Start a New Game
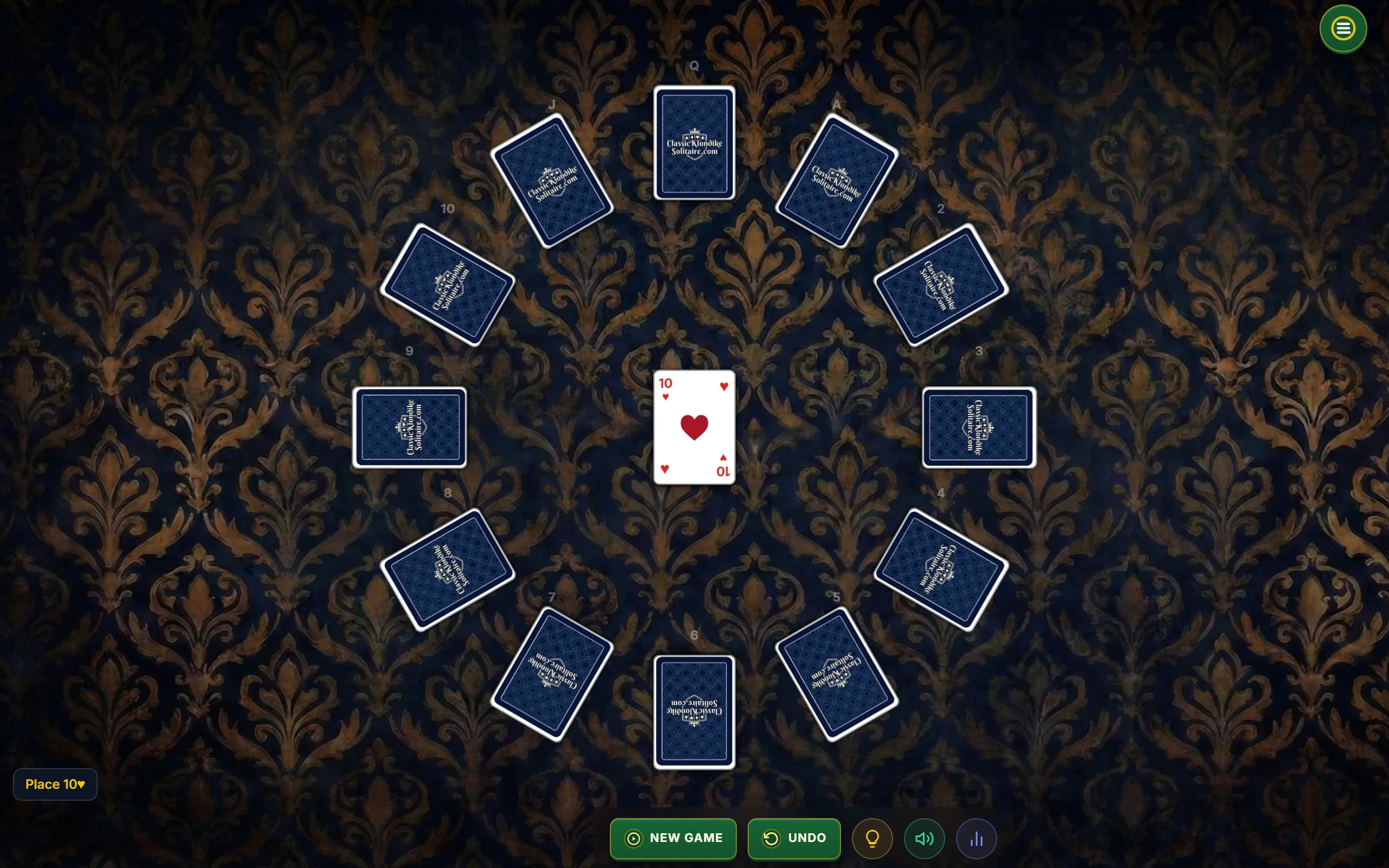 coord(673,838)
